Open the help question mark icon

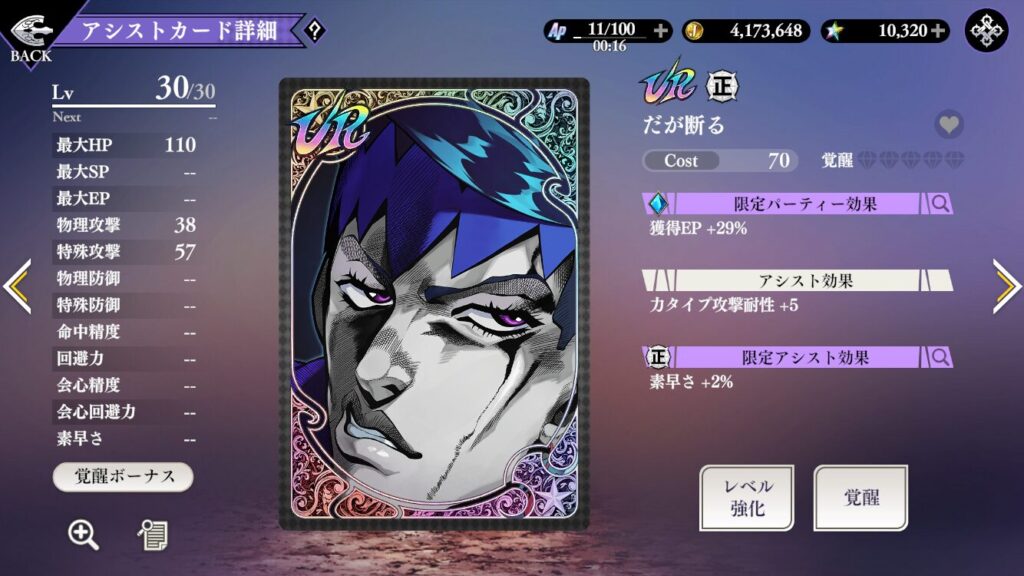(314, 31)
